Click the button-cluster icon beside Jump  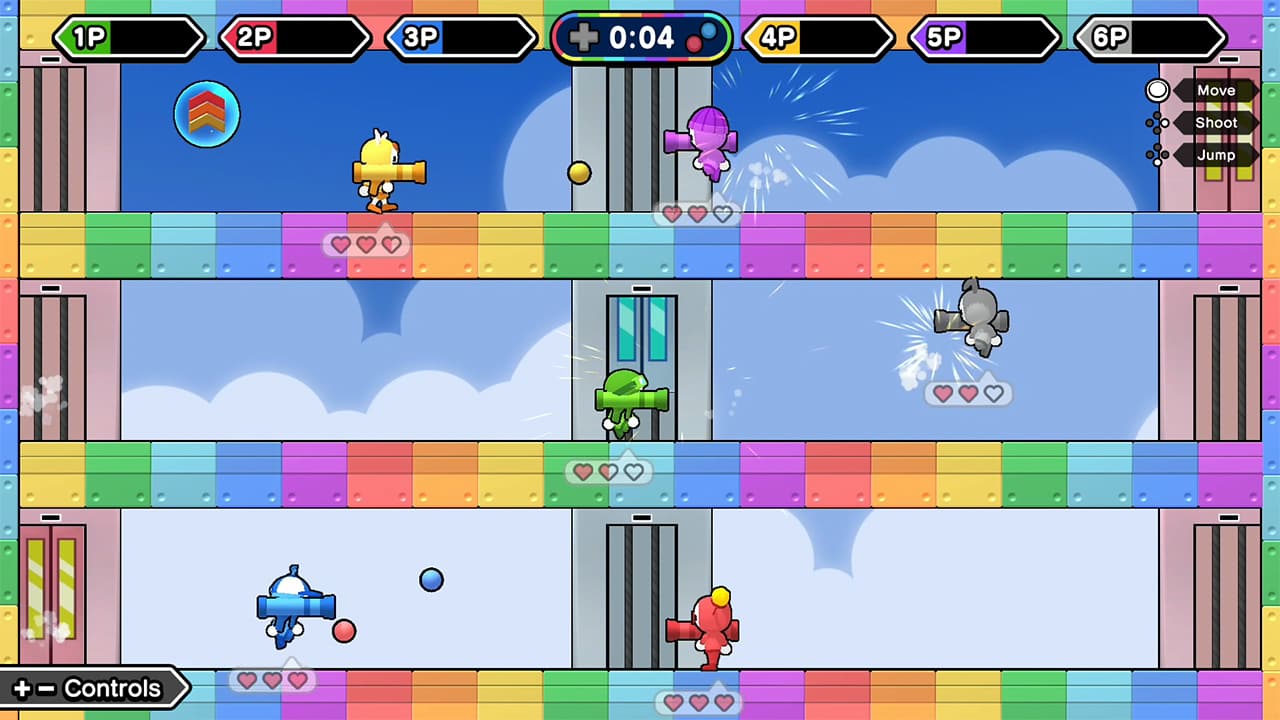[1157, 154]
